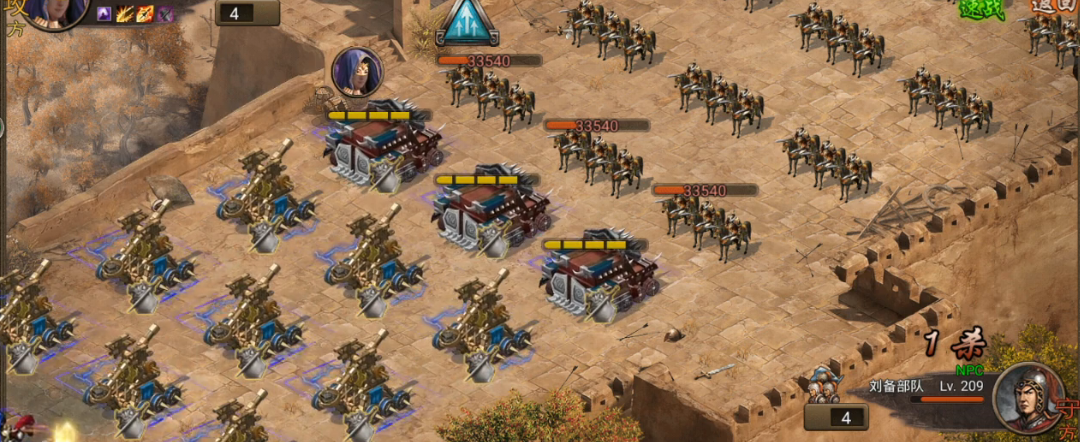Image resolution: width=1080 pixels, height=442 pixels.
Task: Activate the 速战 quick battle button
Action: 981,8
